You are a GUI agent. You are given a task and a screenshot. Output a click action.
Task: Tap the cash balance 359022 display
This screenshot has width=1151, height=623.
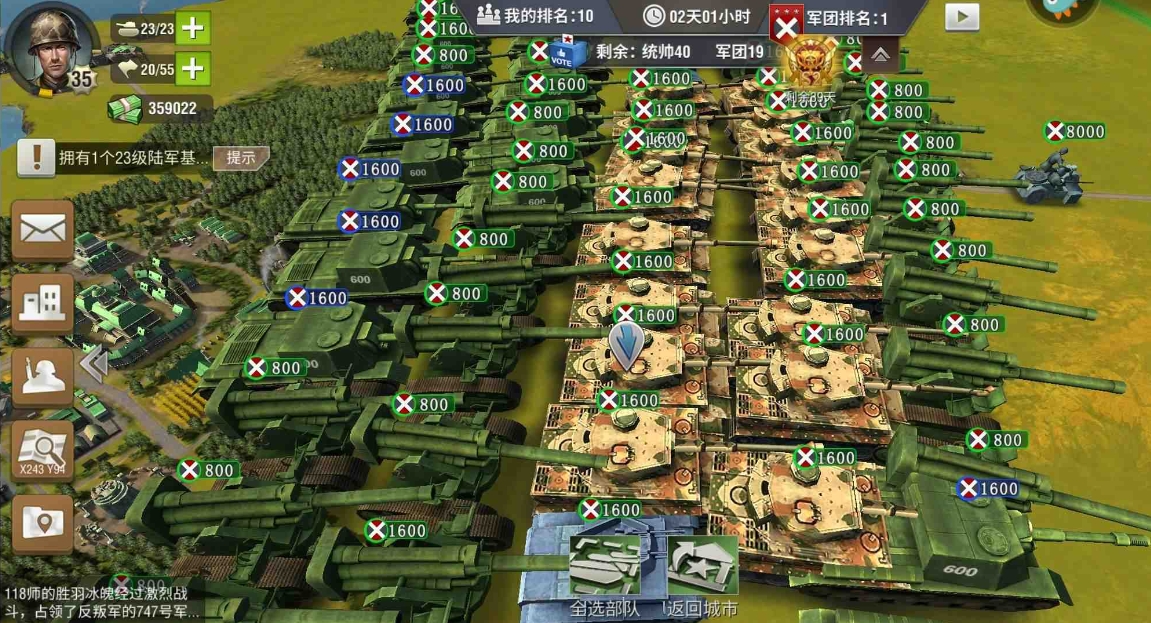click(160, 108)
